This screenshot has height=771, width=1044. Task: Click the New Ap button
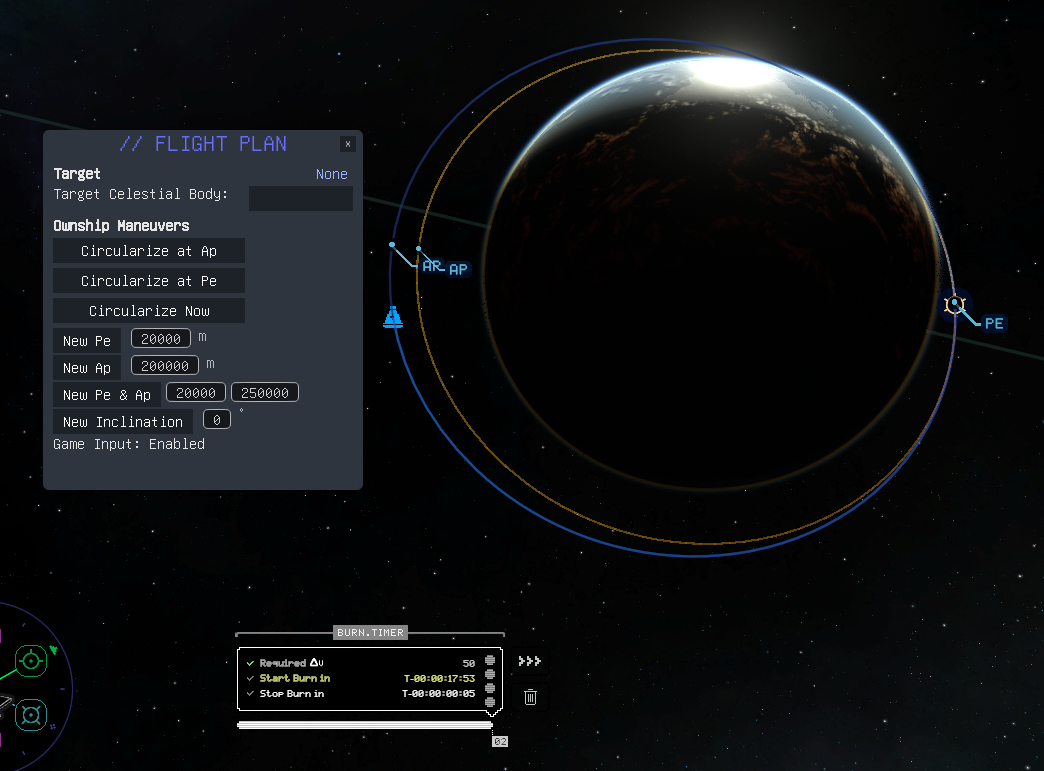pos(87,368)
